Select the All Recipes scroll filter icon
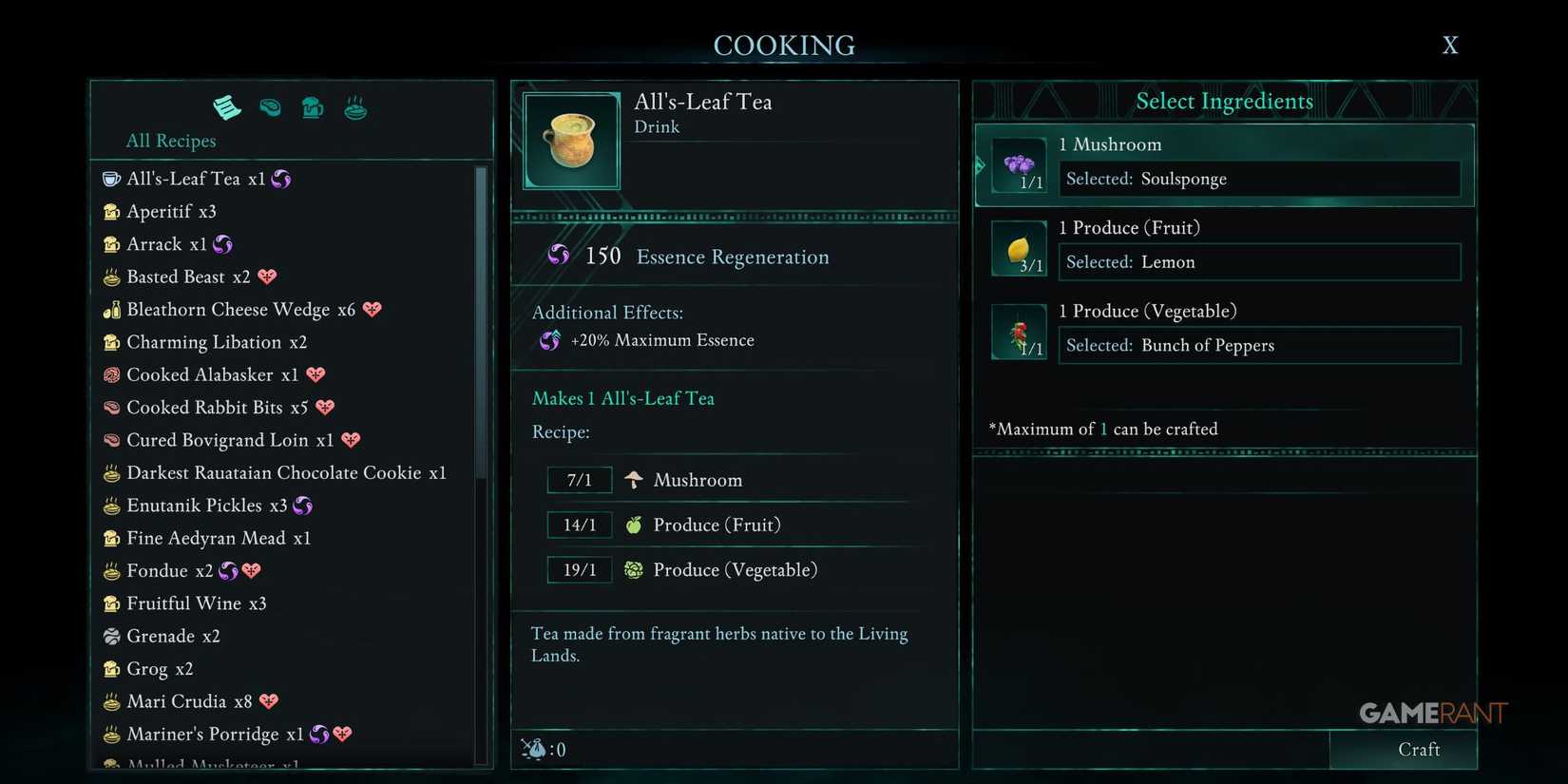The height and width of the screenshot is (784, 1568). (x=226, y=107)
